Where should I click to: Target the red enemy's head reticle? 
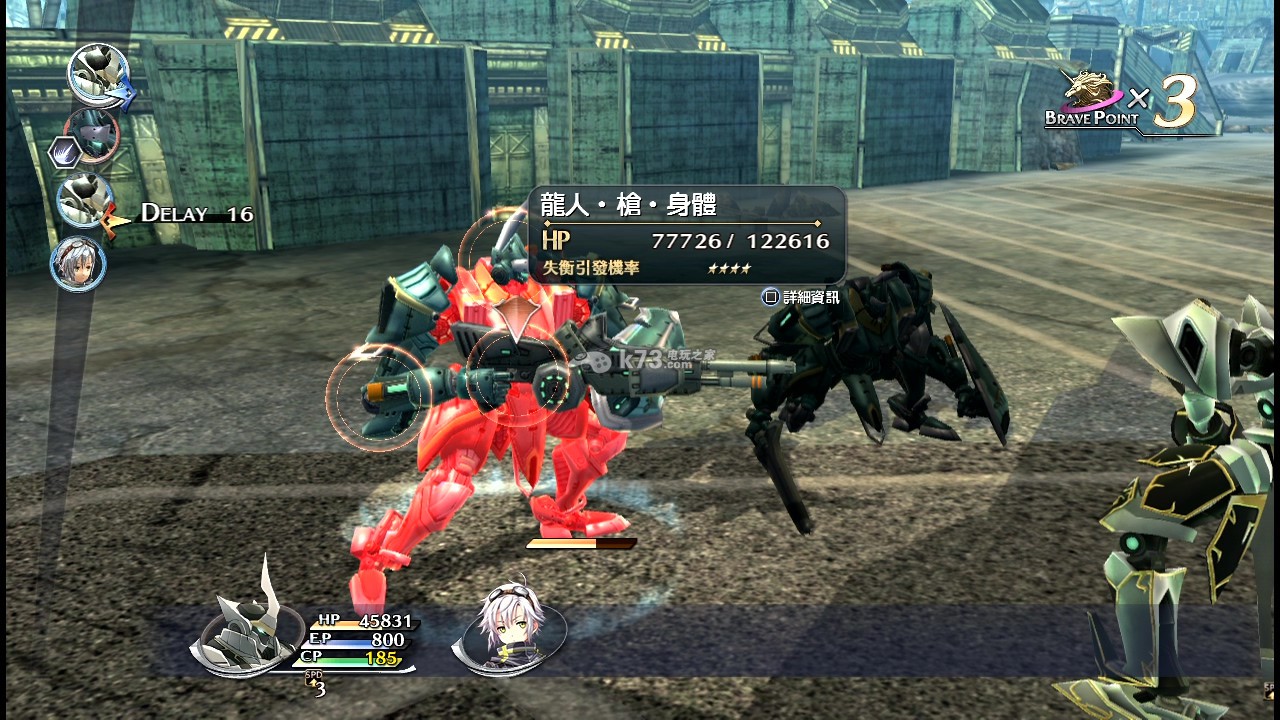[x=497, y=250]
